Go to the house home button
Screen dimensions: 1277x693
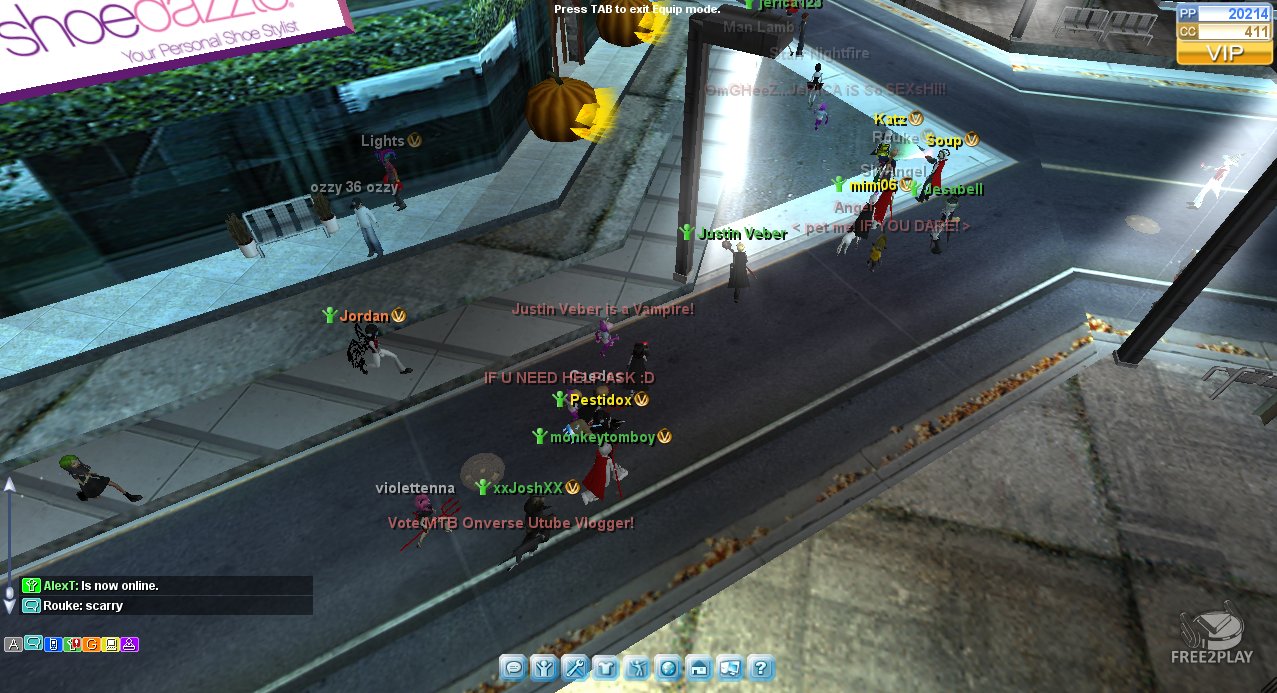(699, 668)
